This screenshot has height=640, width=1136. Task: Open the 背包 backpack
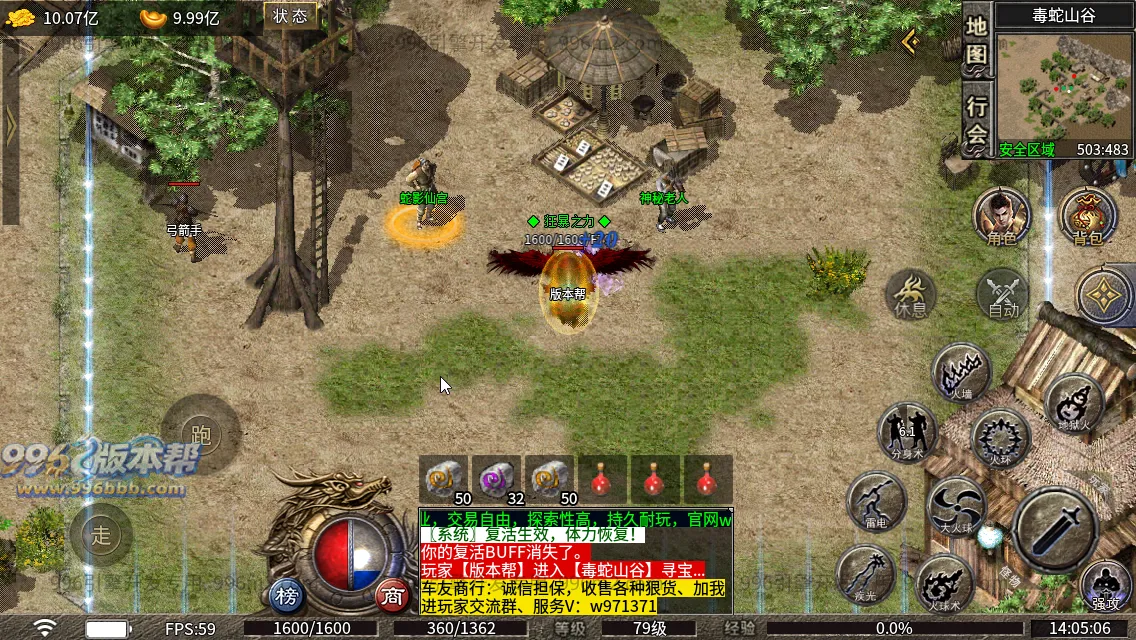coord(1087,216)
